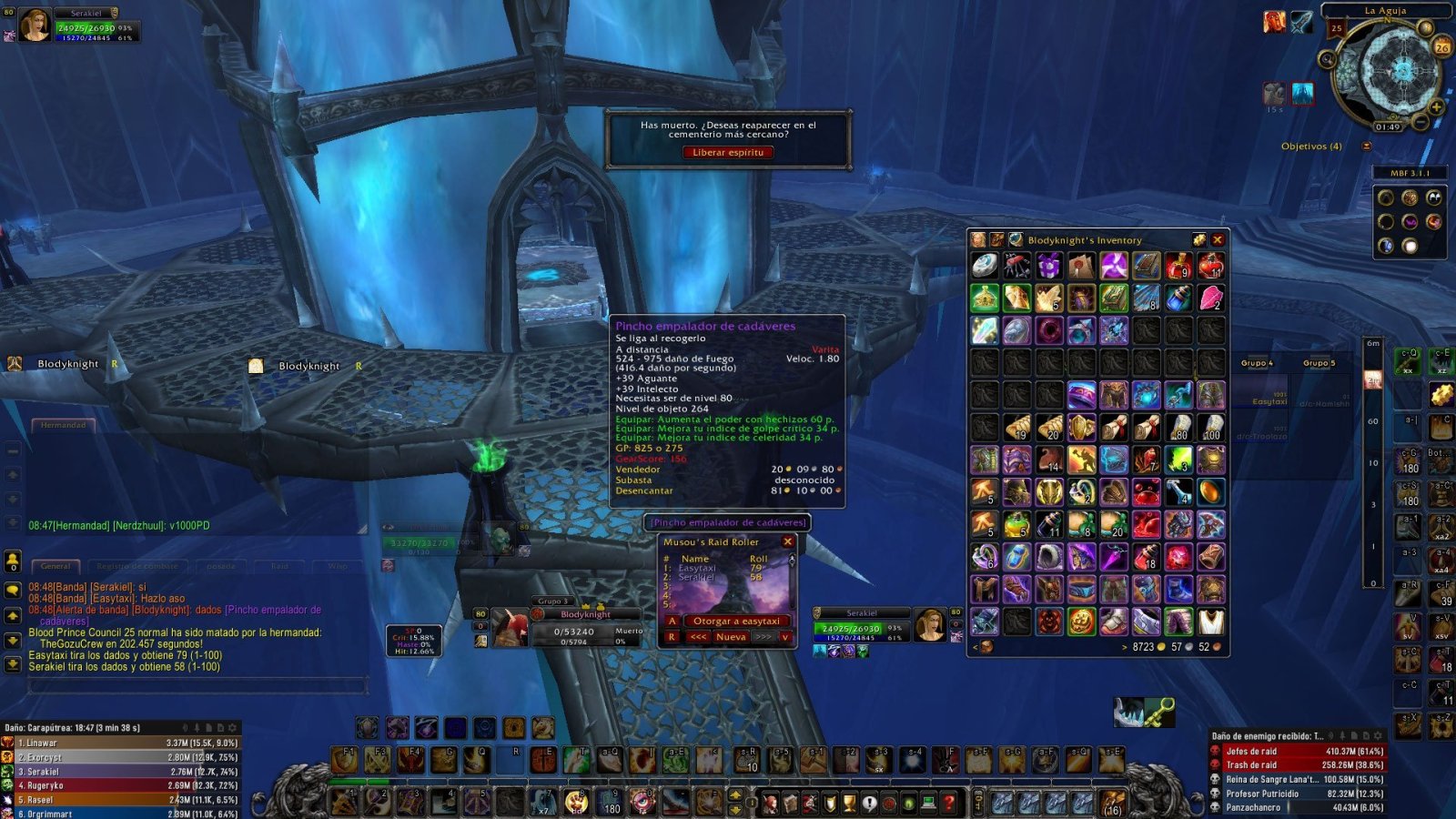Collapse the Objetivos tracker
The height and width of the screenshot is (819, 1456).
(x=1366, y=147)
